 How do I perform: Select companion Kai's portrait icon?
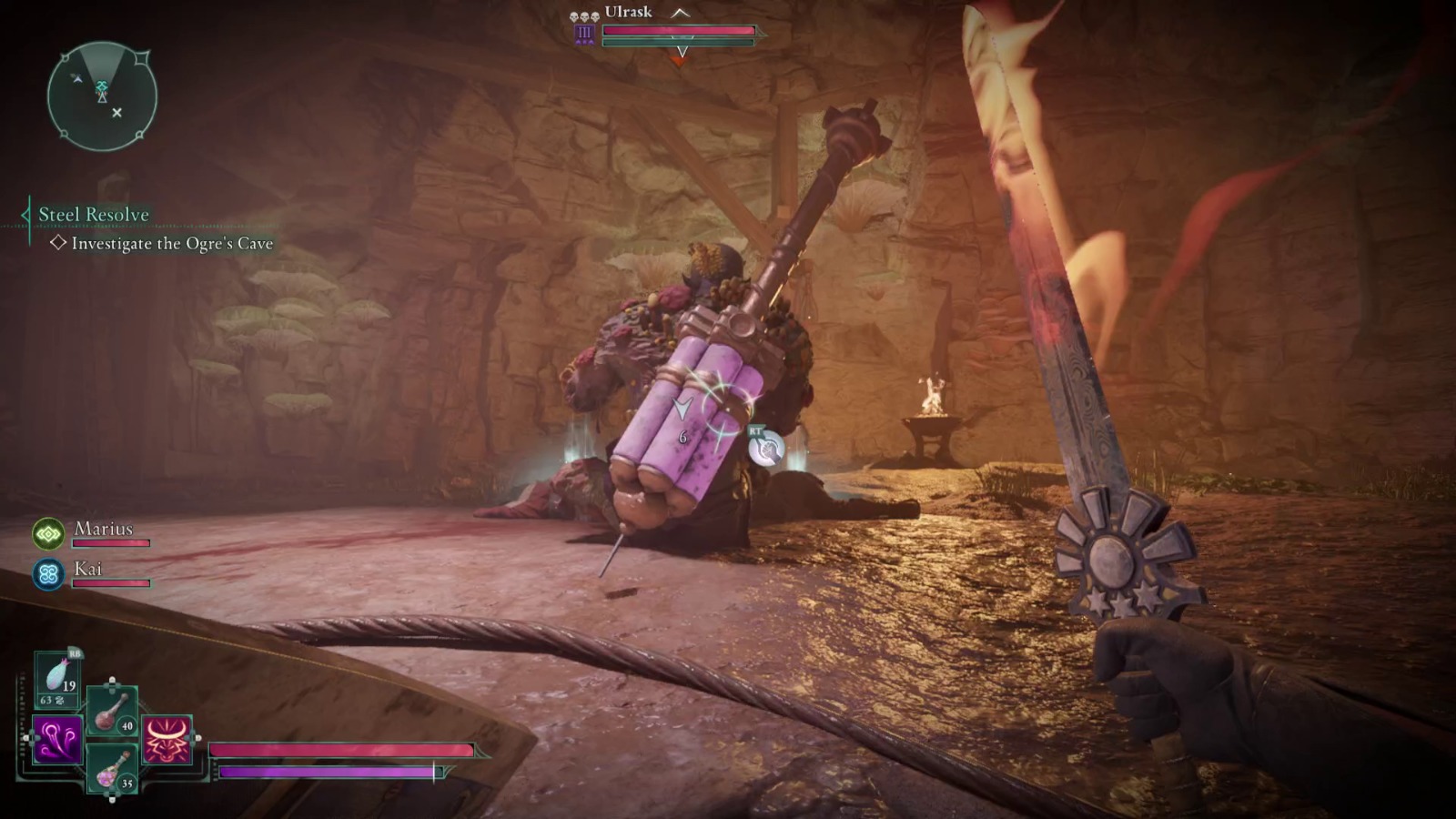click(48, 574)
